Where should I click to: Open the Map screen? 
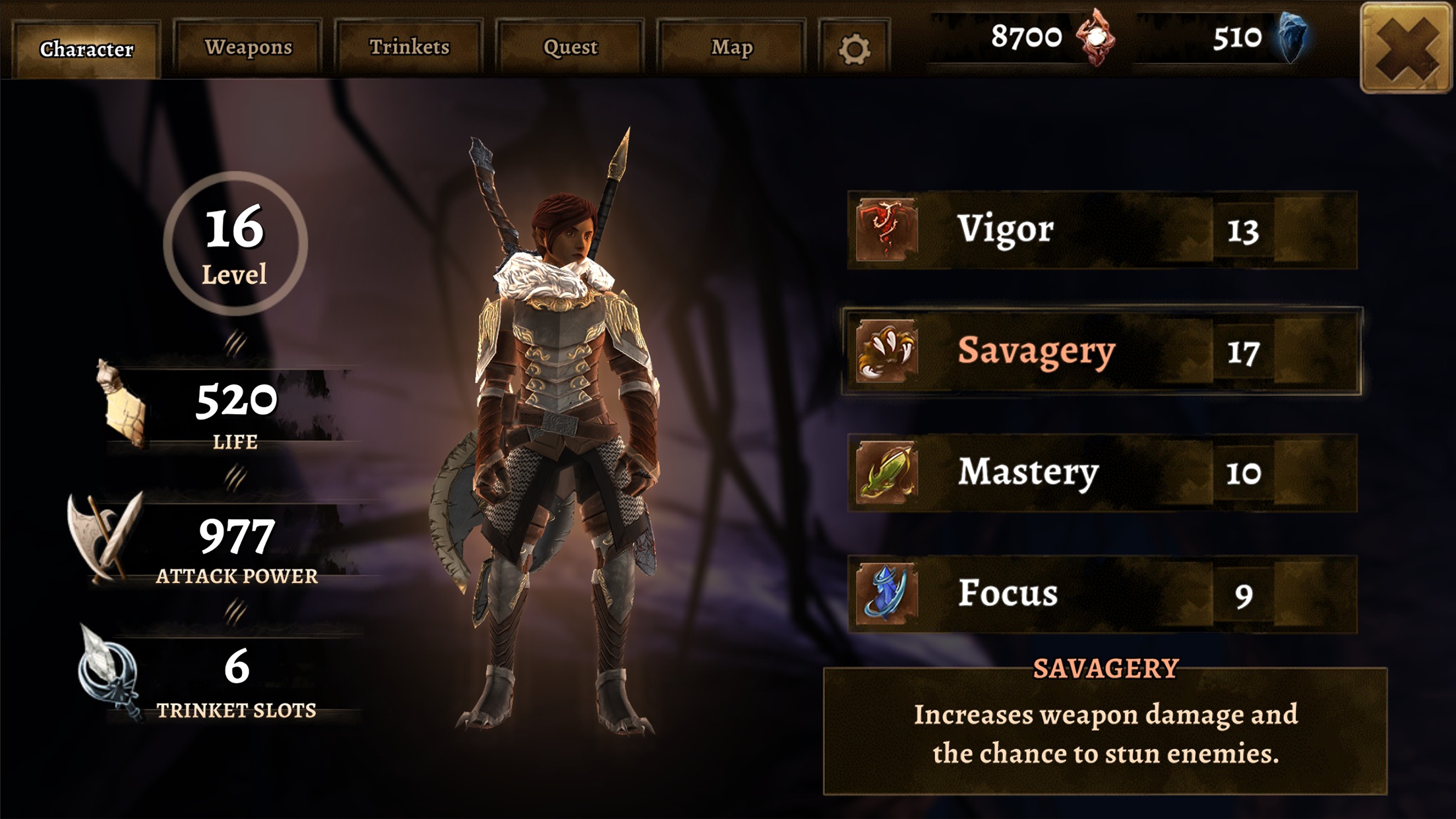tap(732, 46)
